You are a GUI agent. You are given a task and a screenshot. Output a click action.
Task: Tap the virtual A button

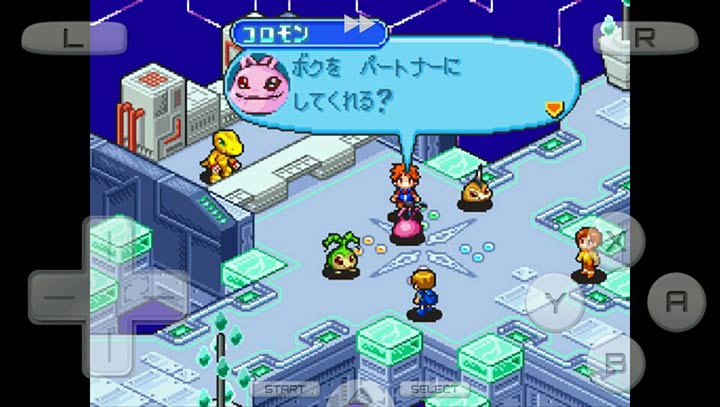[x=676, y=301]
